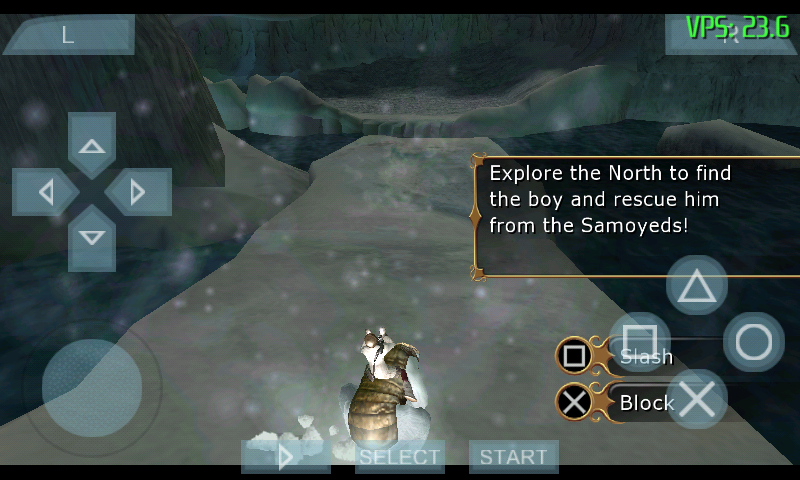Tap the large translucent circle touch button

753,343
